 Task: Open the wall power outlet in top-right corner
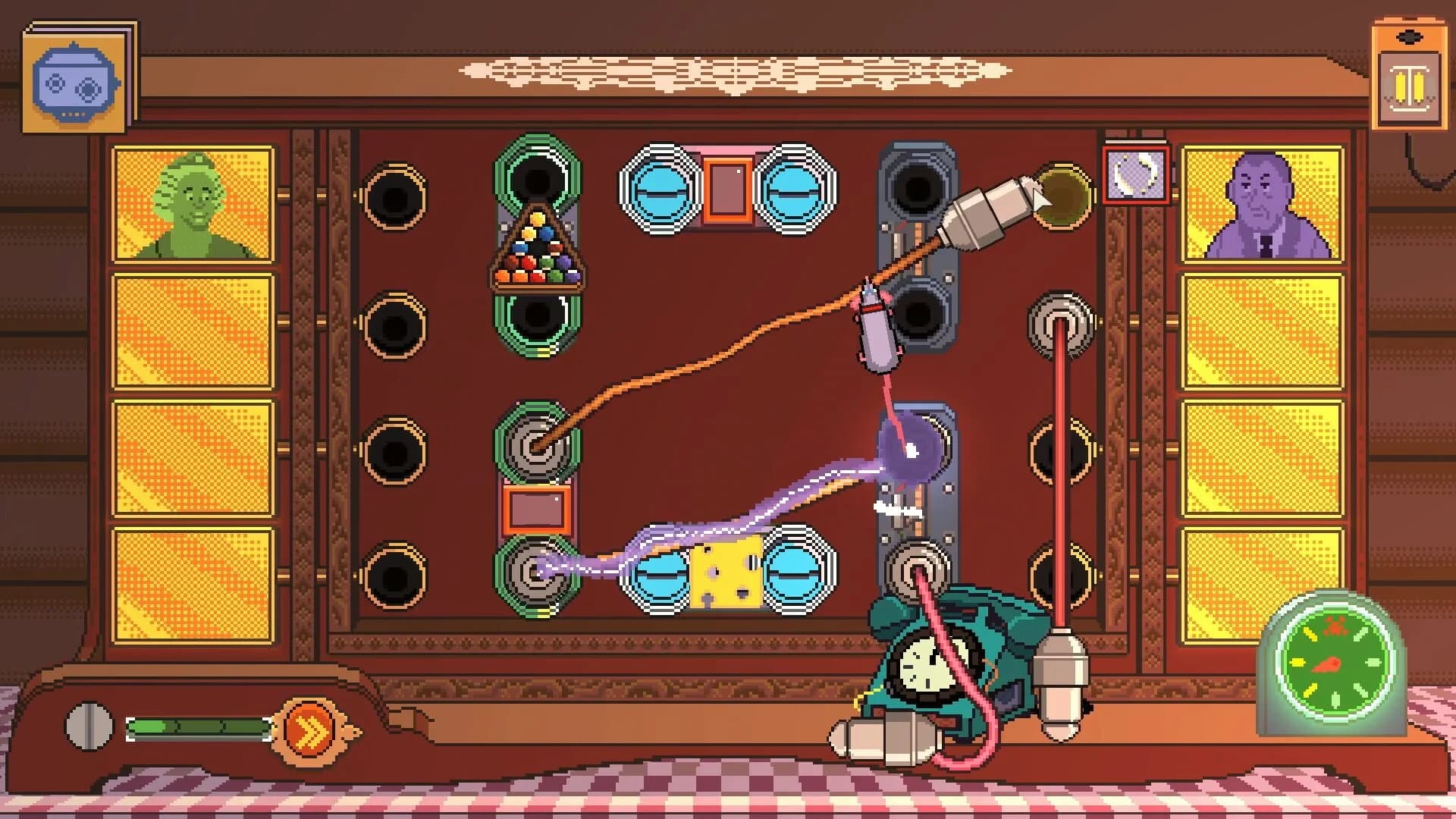pyautogui.click(x=1410, y=72)
